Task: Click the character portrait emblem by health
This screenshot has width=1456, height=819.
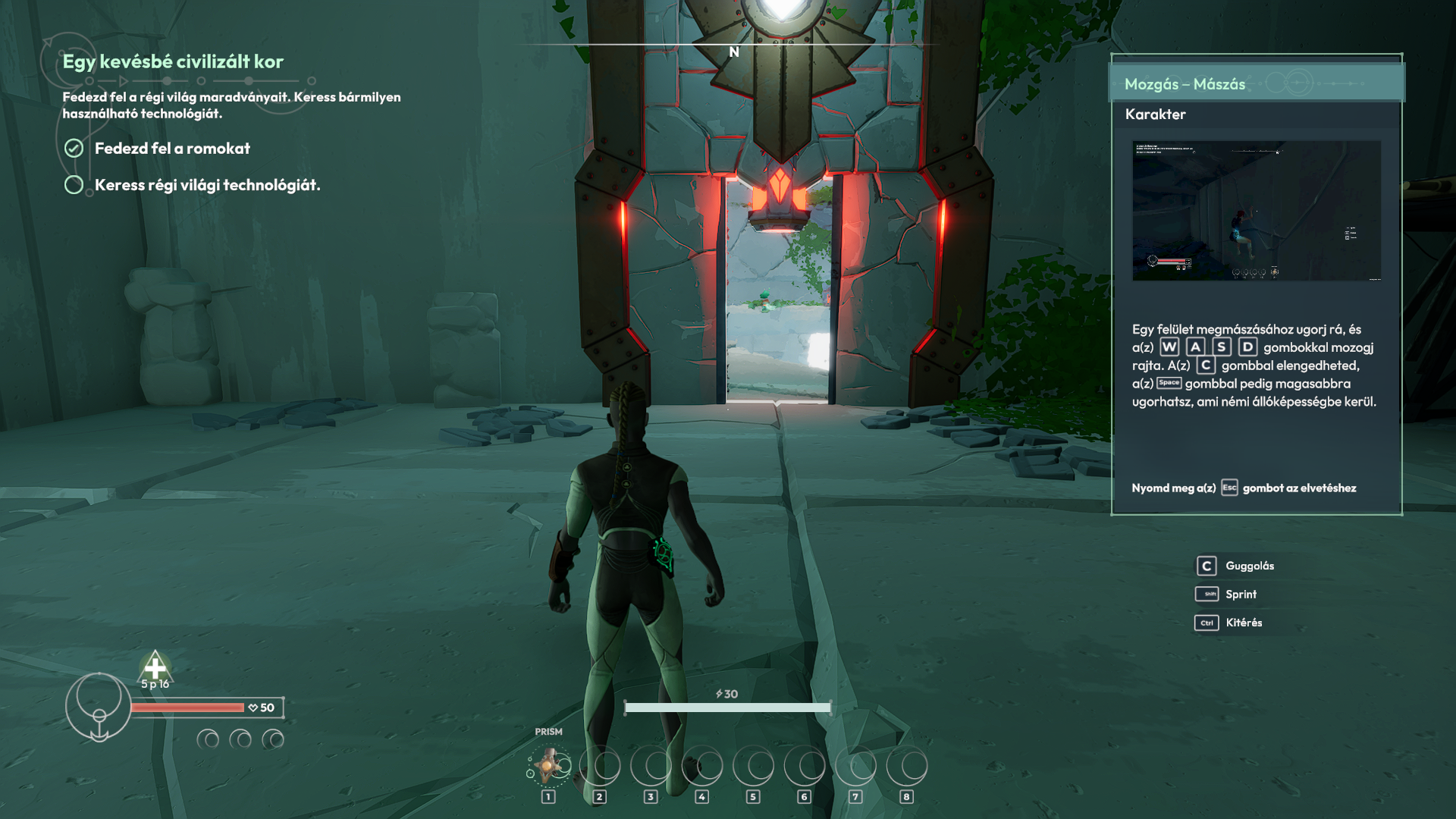Action: click(99, 707)
